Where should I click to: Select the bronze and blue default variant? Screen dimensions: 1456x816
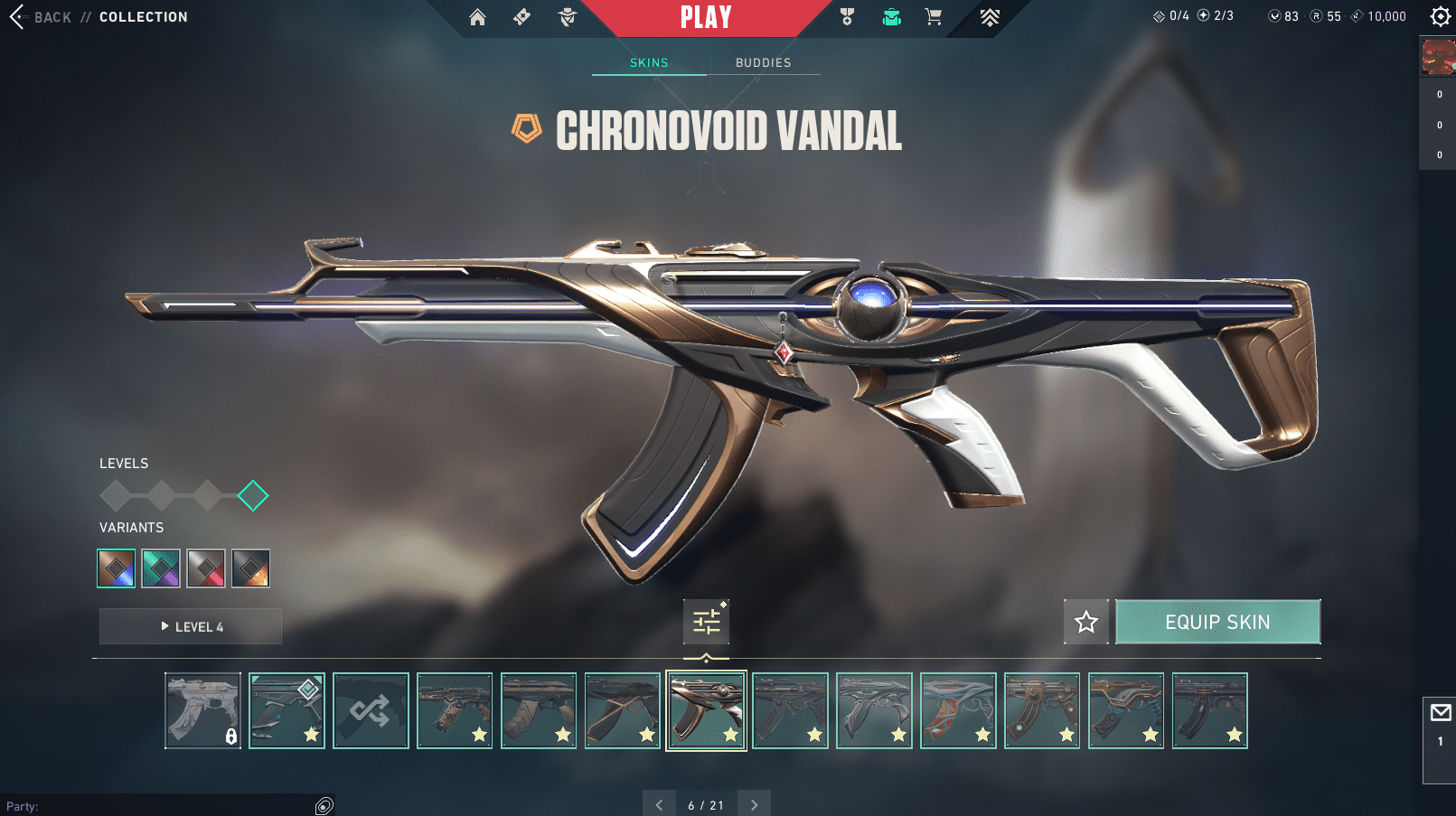click(x=117, y=568)
